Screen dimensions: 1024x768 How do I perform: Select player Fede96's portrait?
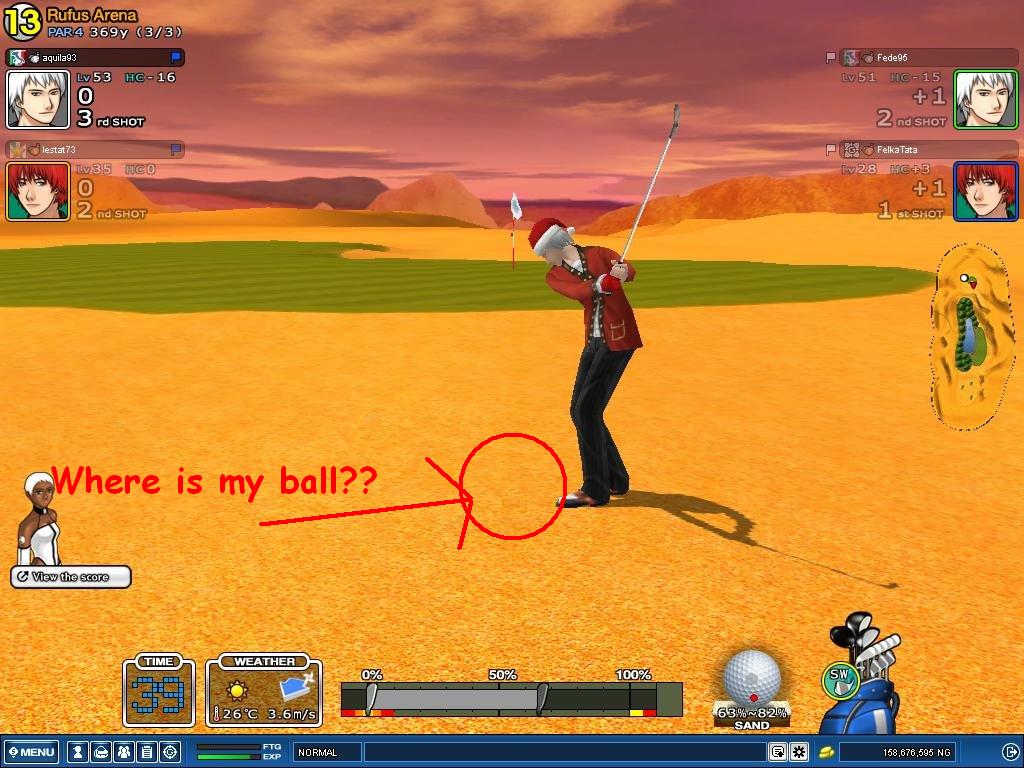(x=985, y=99)
